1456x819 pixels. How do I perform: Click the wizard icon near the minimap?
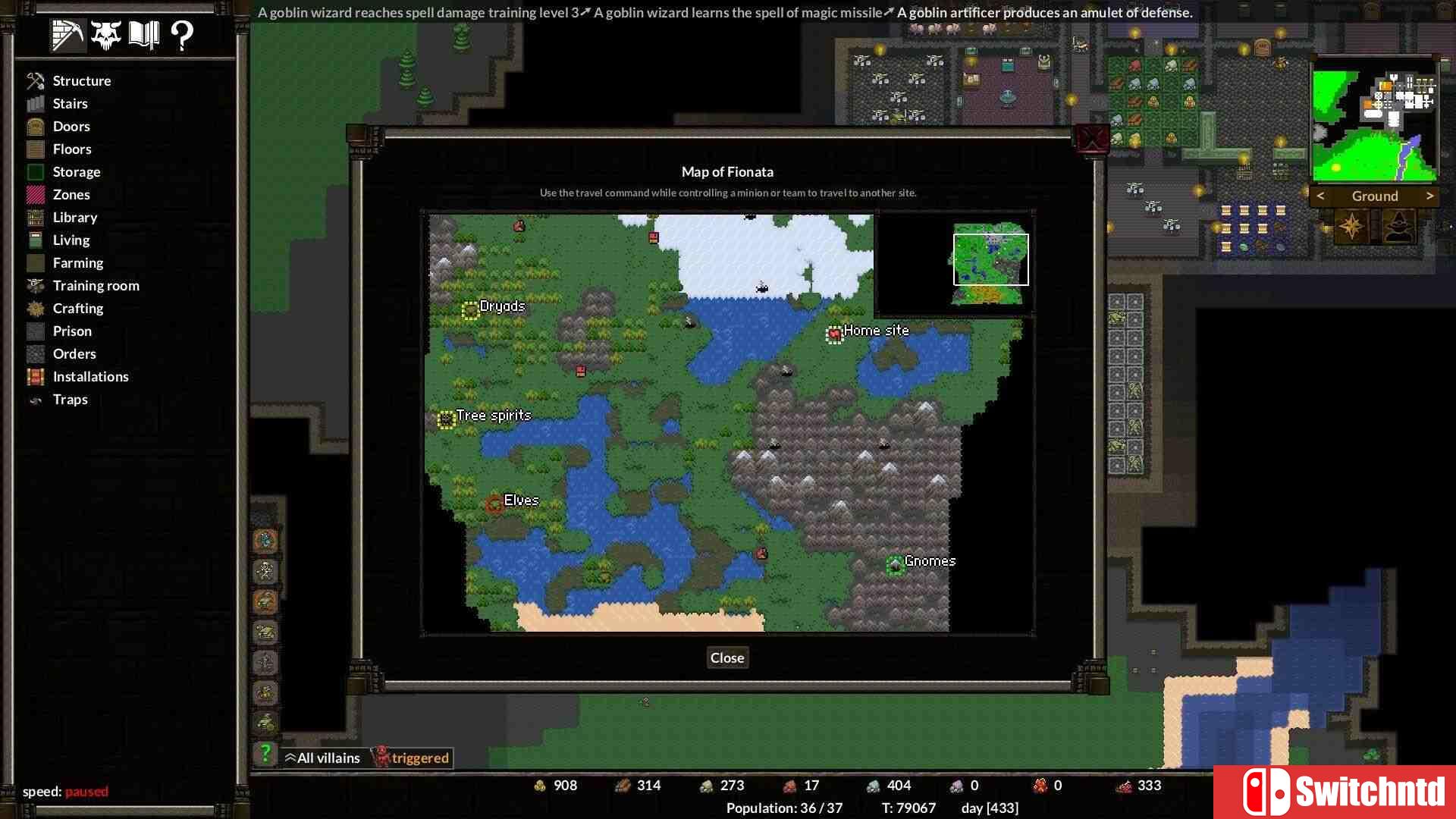[1398, 225]
